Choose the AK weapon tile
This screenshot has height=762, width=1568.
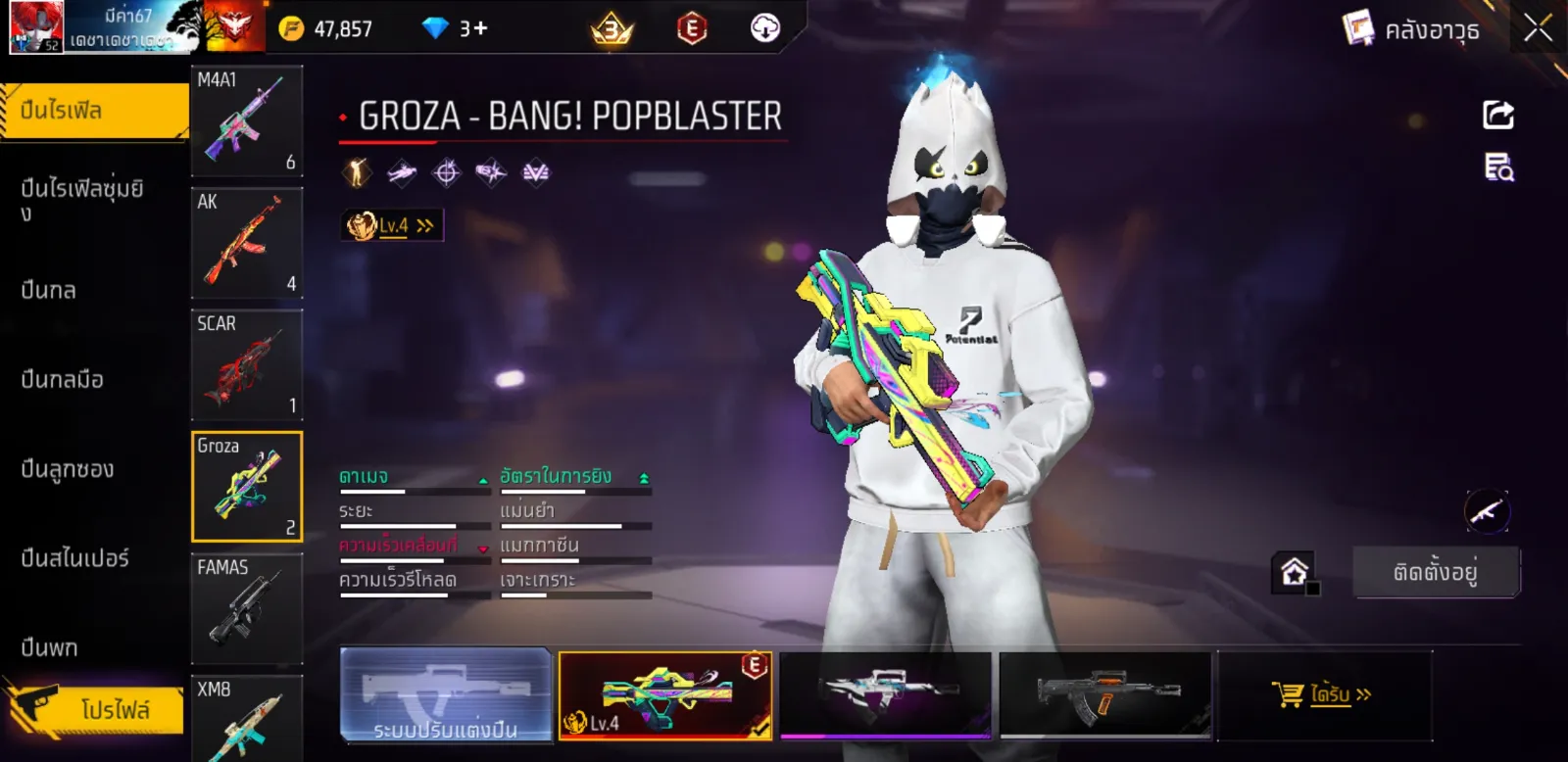[246, 243]
